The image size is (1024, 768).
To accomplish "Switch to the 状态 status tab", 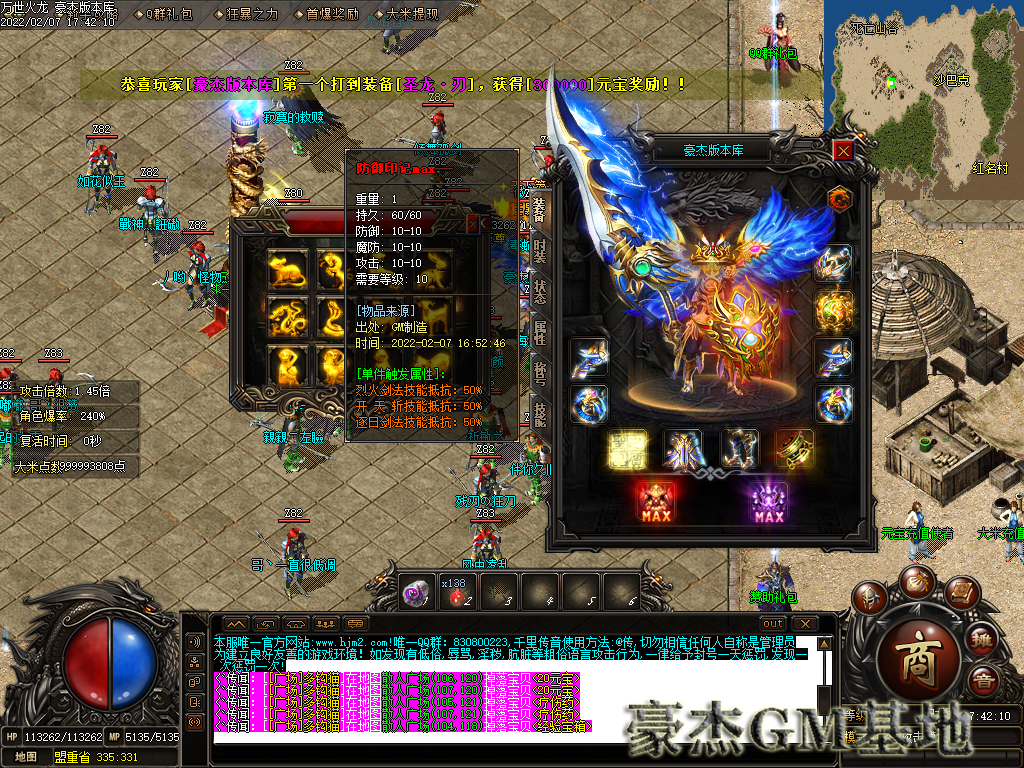I will click(539, 292).
